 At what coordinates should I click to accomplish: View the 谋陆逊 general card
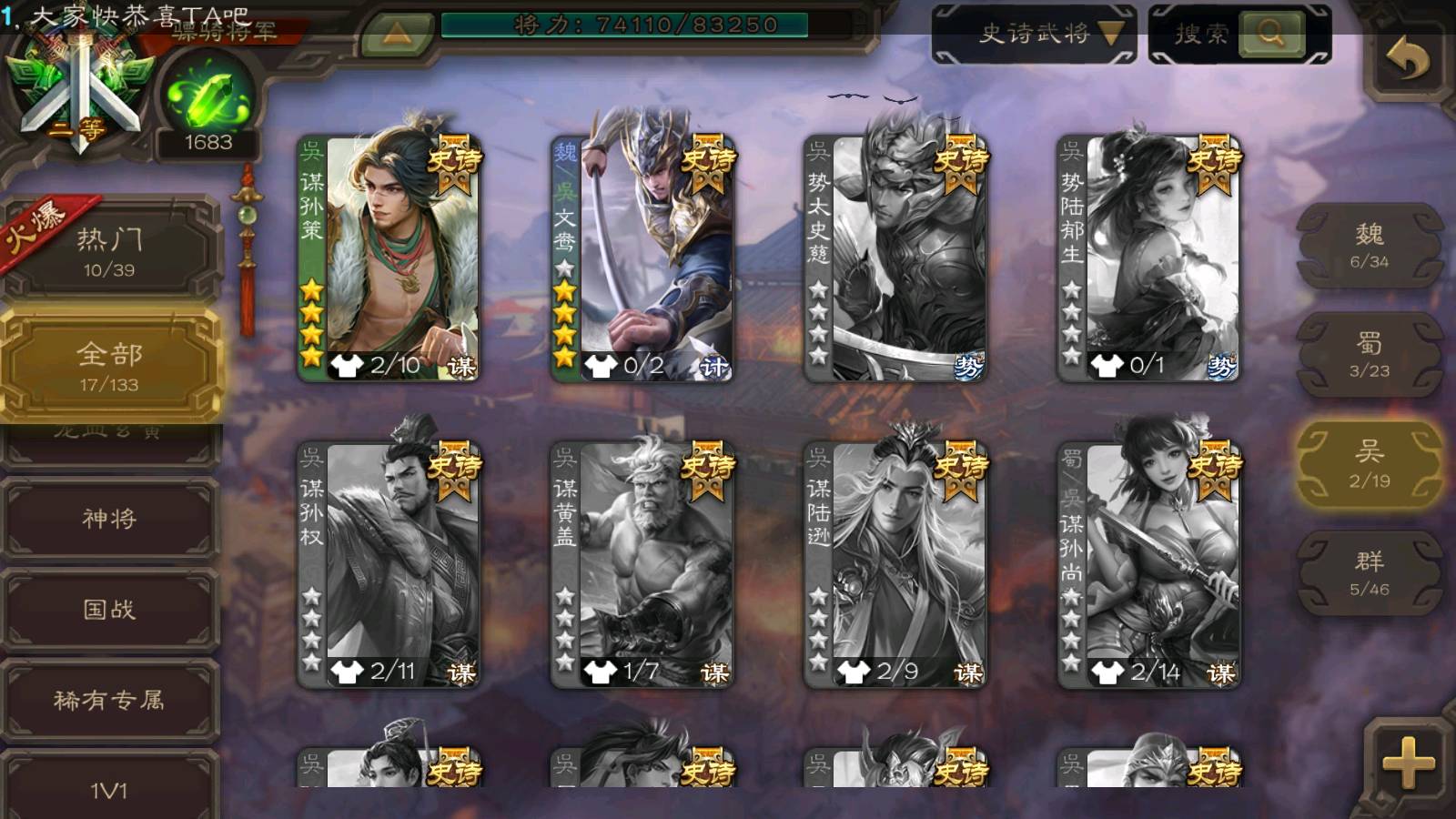[895, 564]
